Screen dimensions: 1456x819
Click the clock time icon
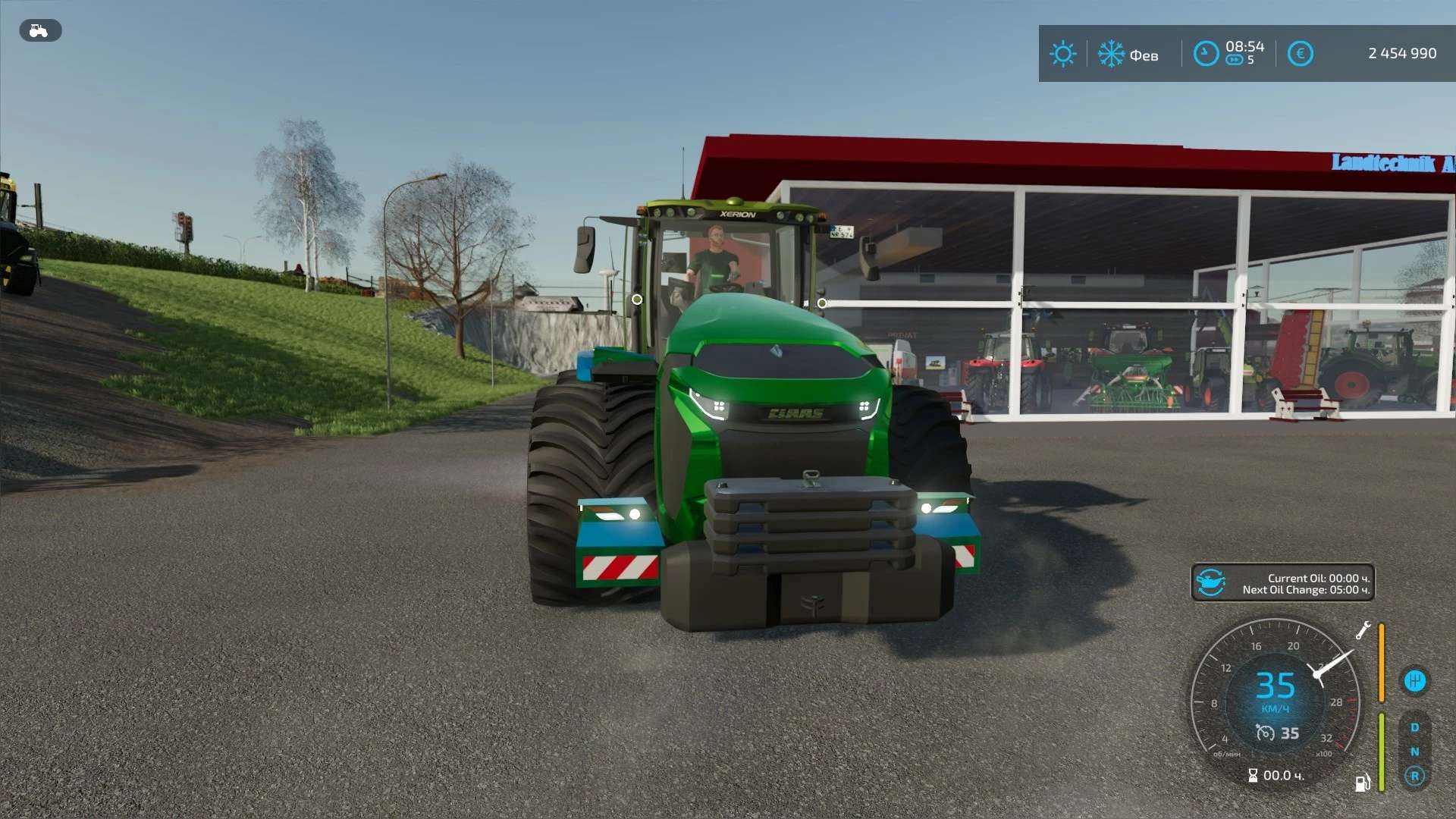tap(1206, 54)
